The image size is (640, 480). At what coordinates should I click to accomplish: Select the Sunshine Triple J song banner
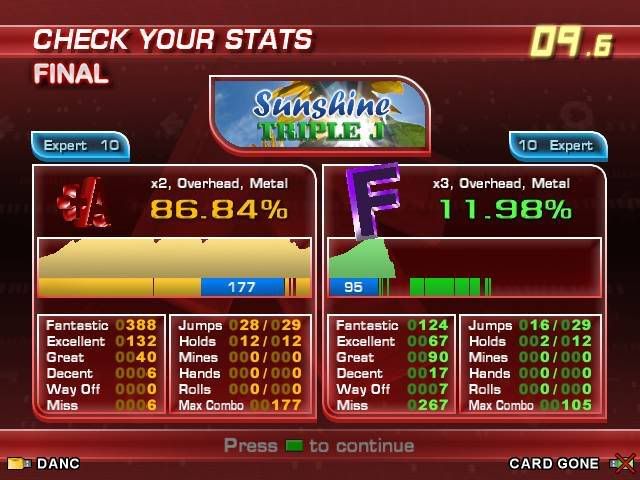click(320, 115)
